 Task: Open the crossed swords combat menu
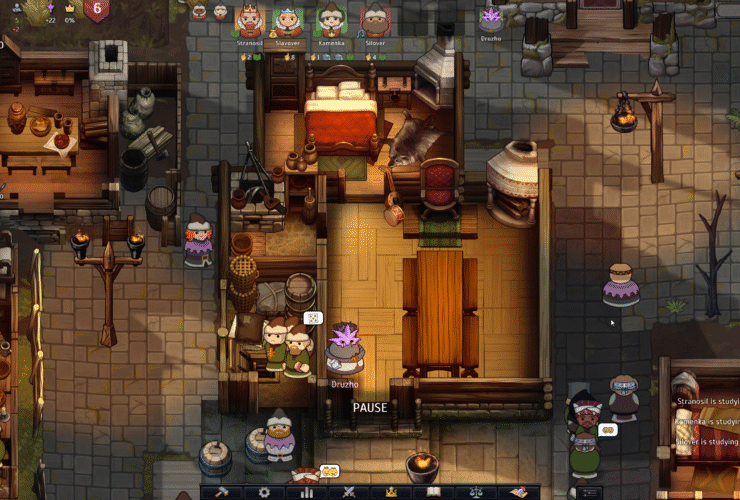point(349,492)
